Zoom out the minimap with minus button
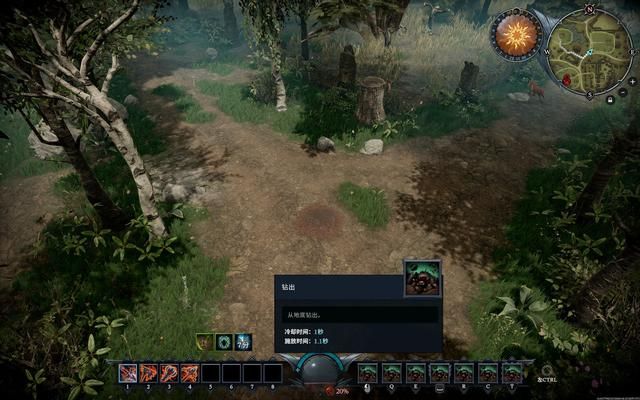Viewport: 640px width, 400px height. (622, 91)
